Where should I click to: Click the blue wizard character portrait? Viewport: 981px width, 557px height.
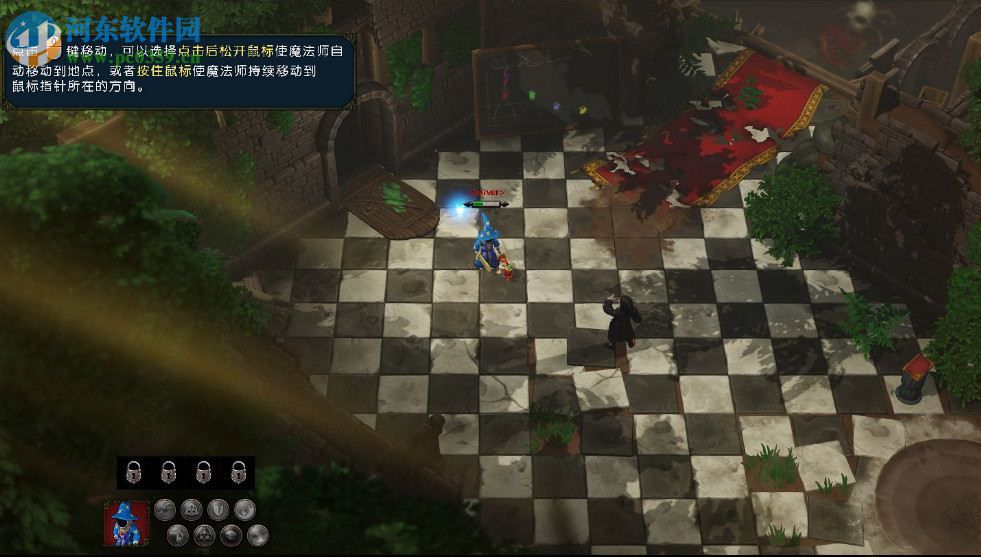pos(127,524)
